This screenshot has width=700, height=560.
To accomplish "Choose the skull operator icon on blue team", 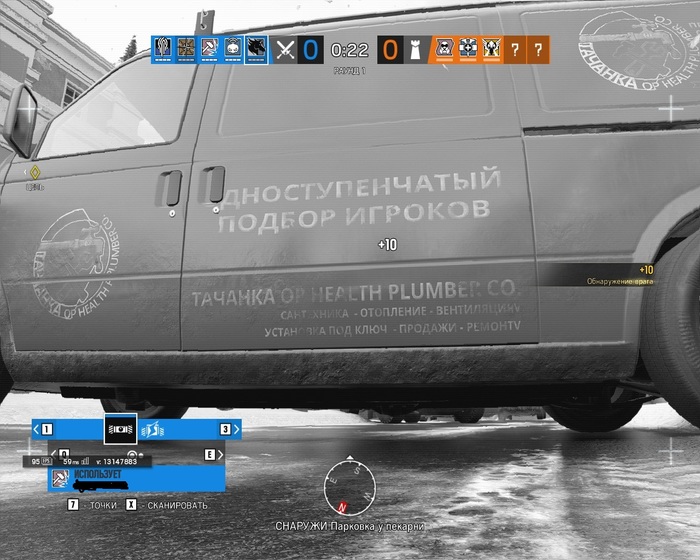I will 232,48.
